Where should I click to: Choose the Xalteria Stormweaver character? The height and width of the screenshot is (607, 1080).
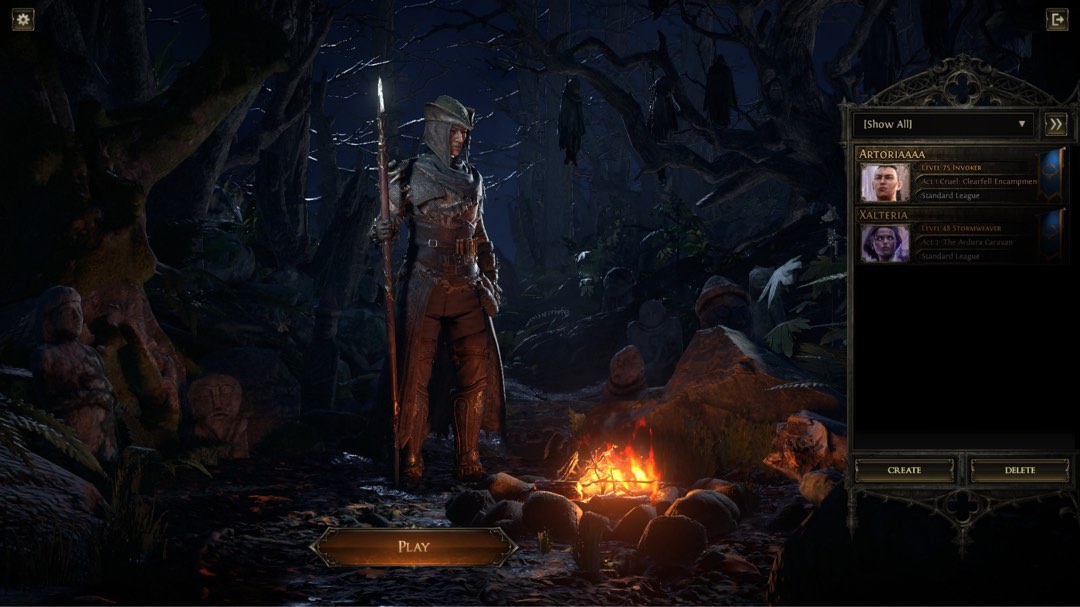(948, 237)
